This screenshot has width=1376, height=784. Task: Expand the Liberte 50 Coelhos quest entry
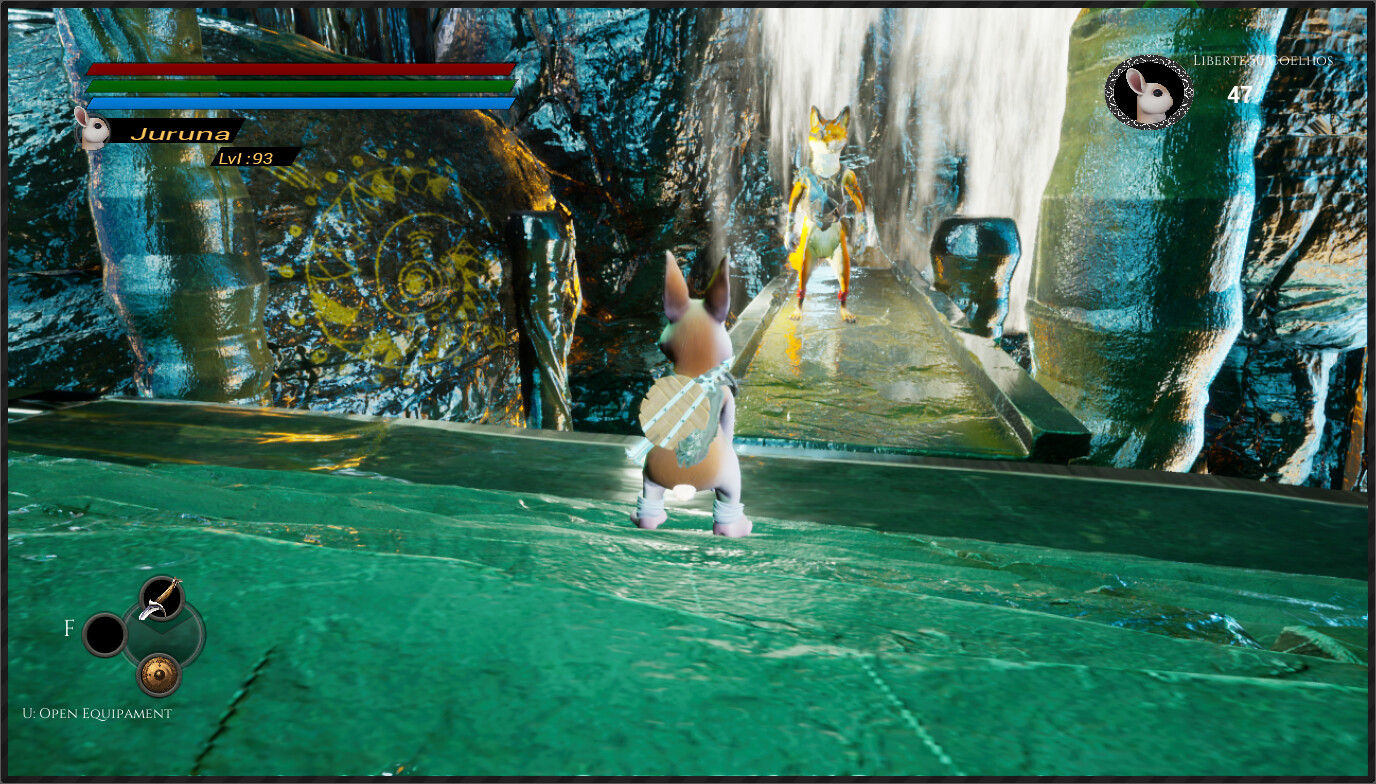coord(1263,61)
